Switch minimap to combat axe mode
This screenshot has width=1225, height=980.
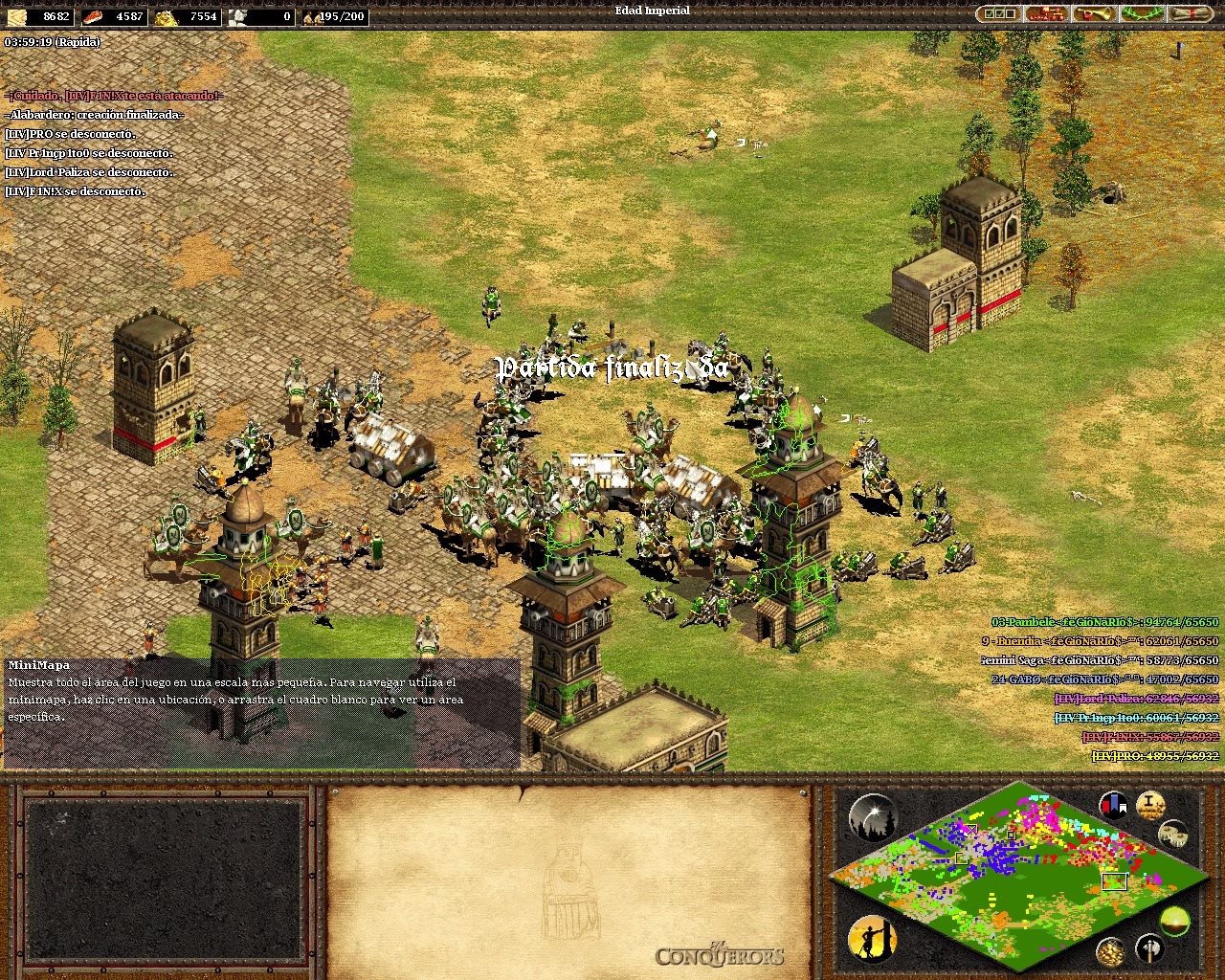pos(1149,949)
